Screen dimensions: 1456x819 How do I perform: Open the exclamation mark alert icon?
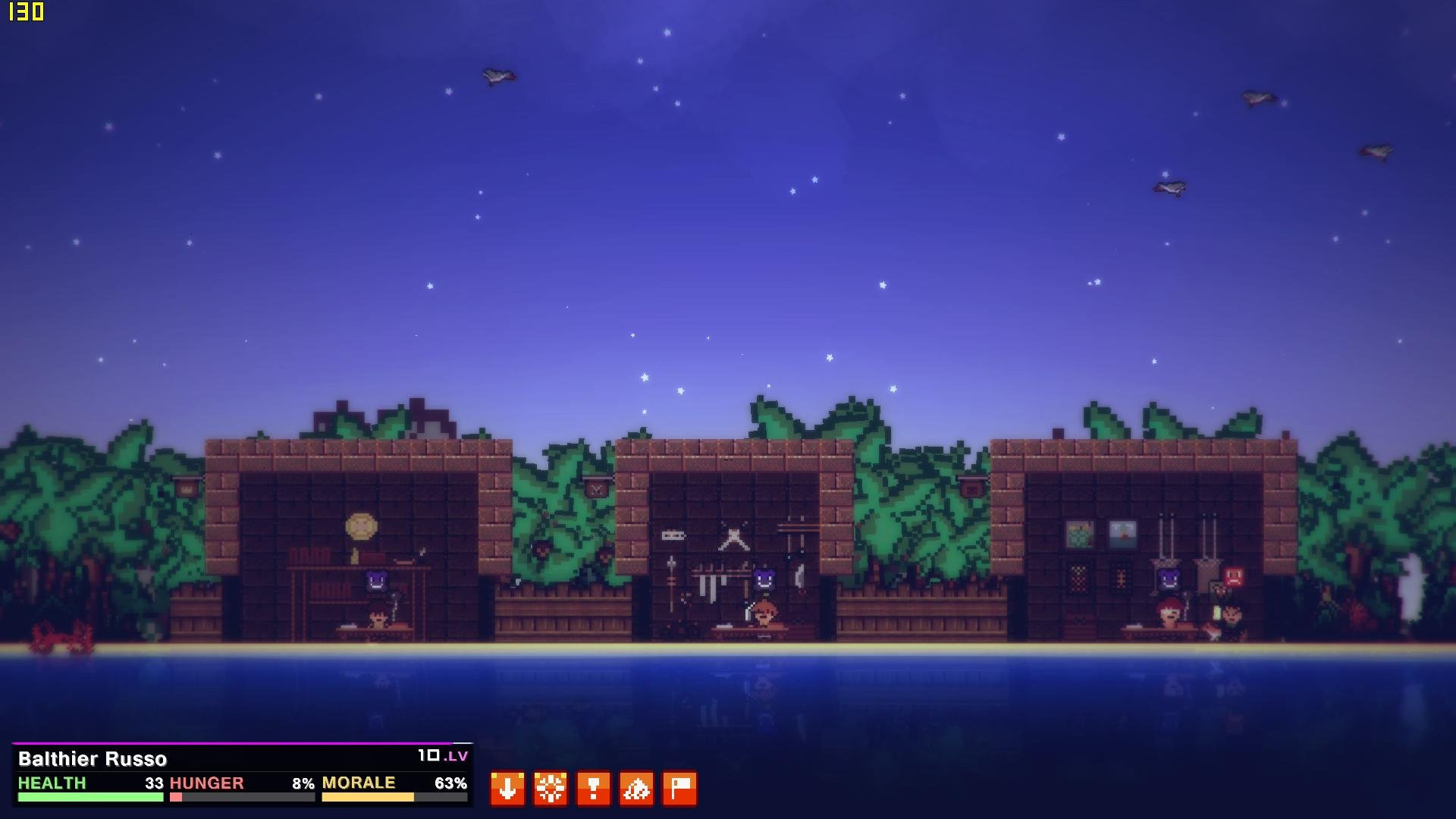pyautogui.click(x=594, y=789)
